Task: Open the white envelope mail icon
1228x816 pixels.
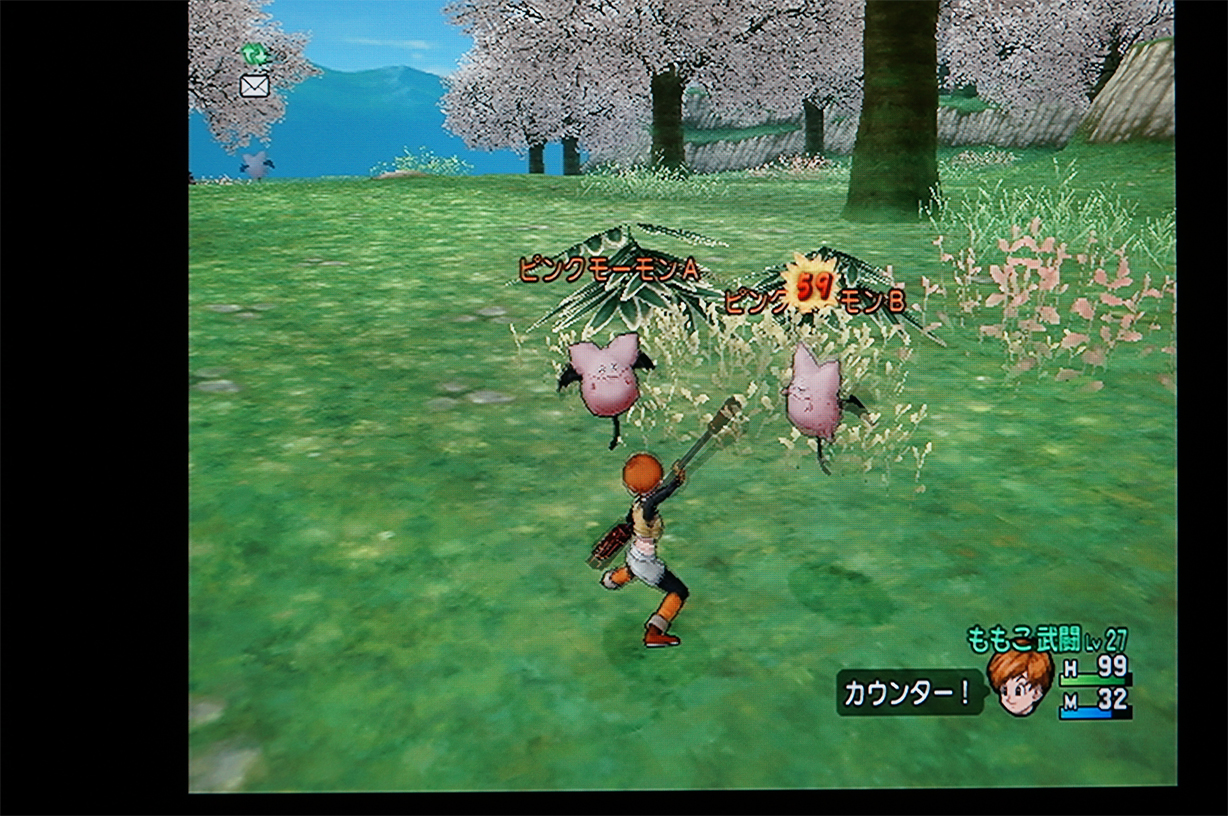Action: pyautogui.click(x=255, y=86)
